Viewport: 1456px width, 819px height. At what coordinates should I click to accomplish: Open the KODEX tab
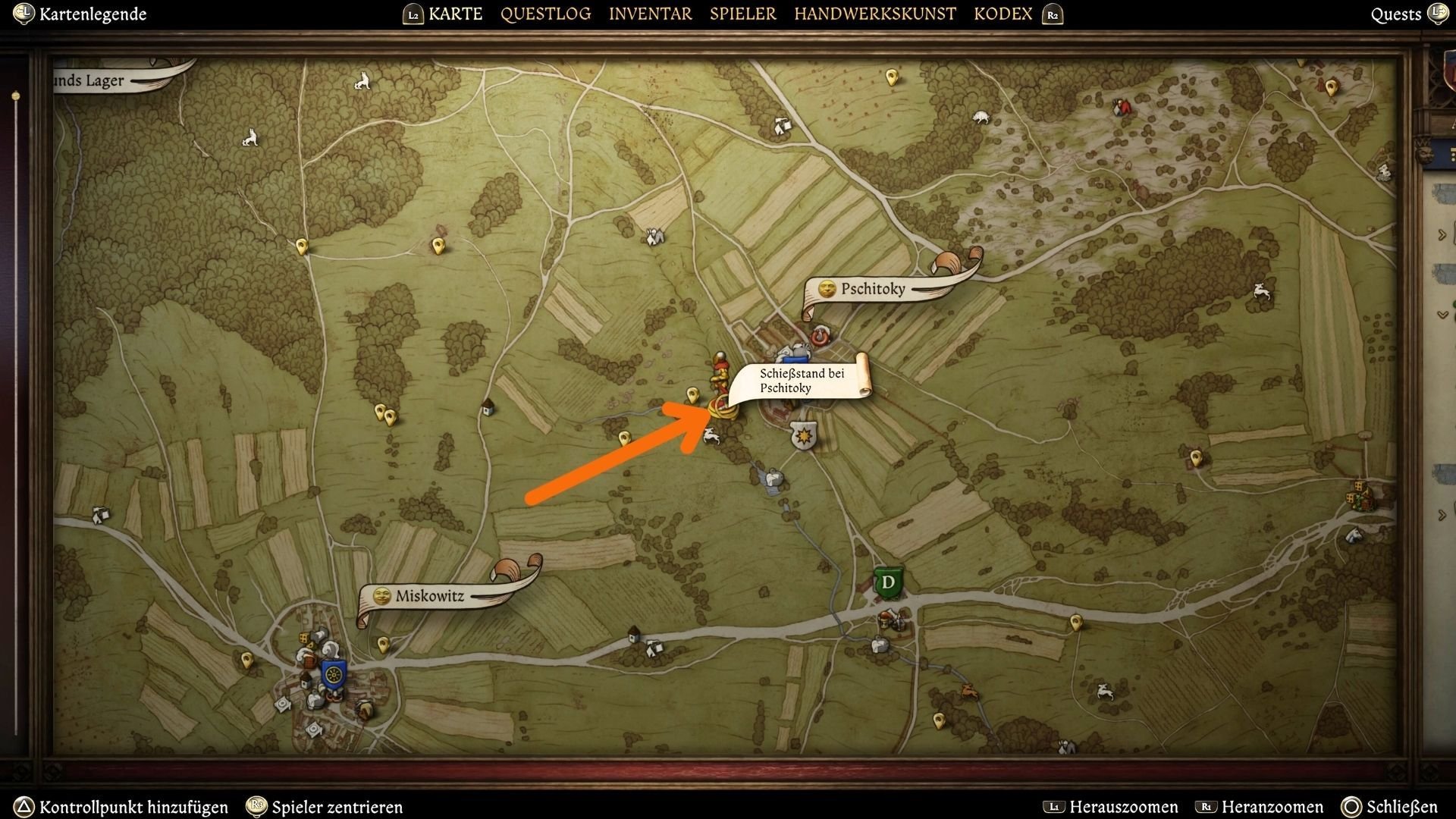(1003, 14)
